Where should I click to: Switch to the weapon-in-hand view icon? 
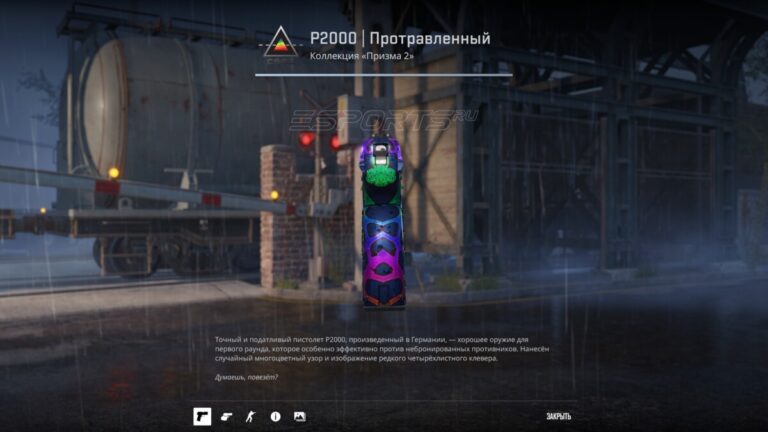pyautogui.click(x=226, y=416)
